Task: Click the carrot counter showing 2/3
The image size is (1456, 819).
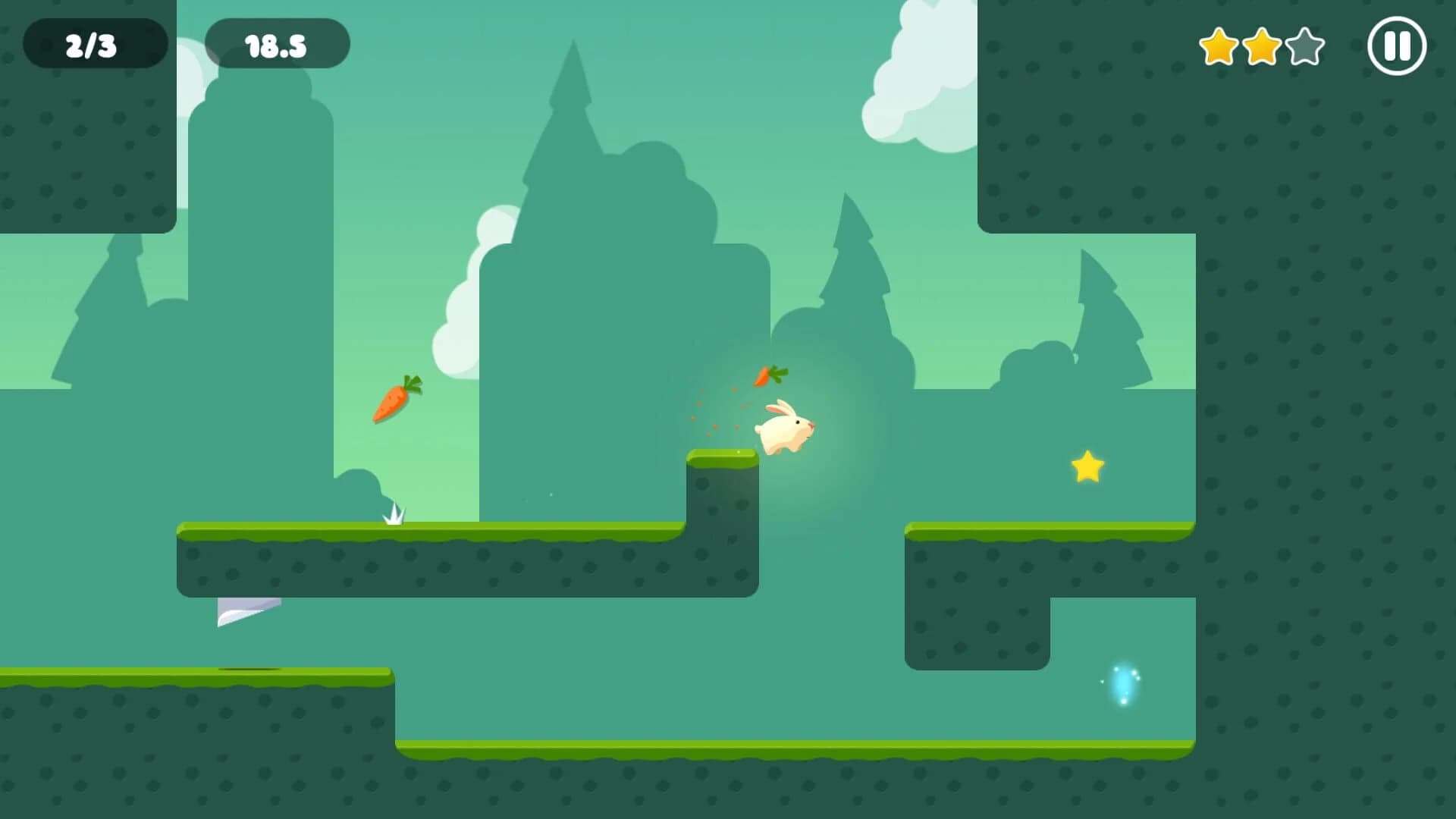Action: tap(93, 43)
